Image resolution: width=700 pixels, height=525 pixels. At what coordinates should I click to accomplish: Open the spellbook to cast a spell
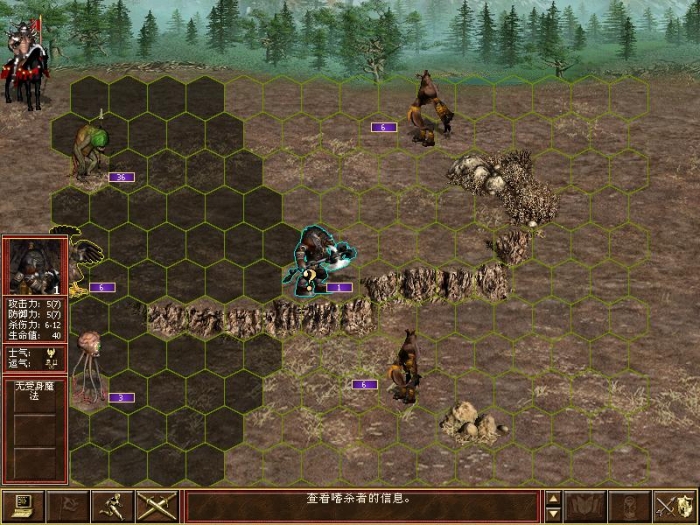[584, 507]
